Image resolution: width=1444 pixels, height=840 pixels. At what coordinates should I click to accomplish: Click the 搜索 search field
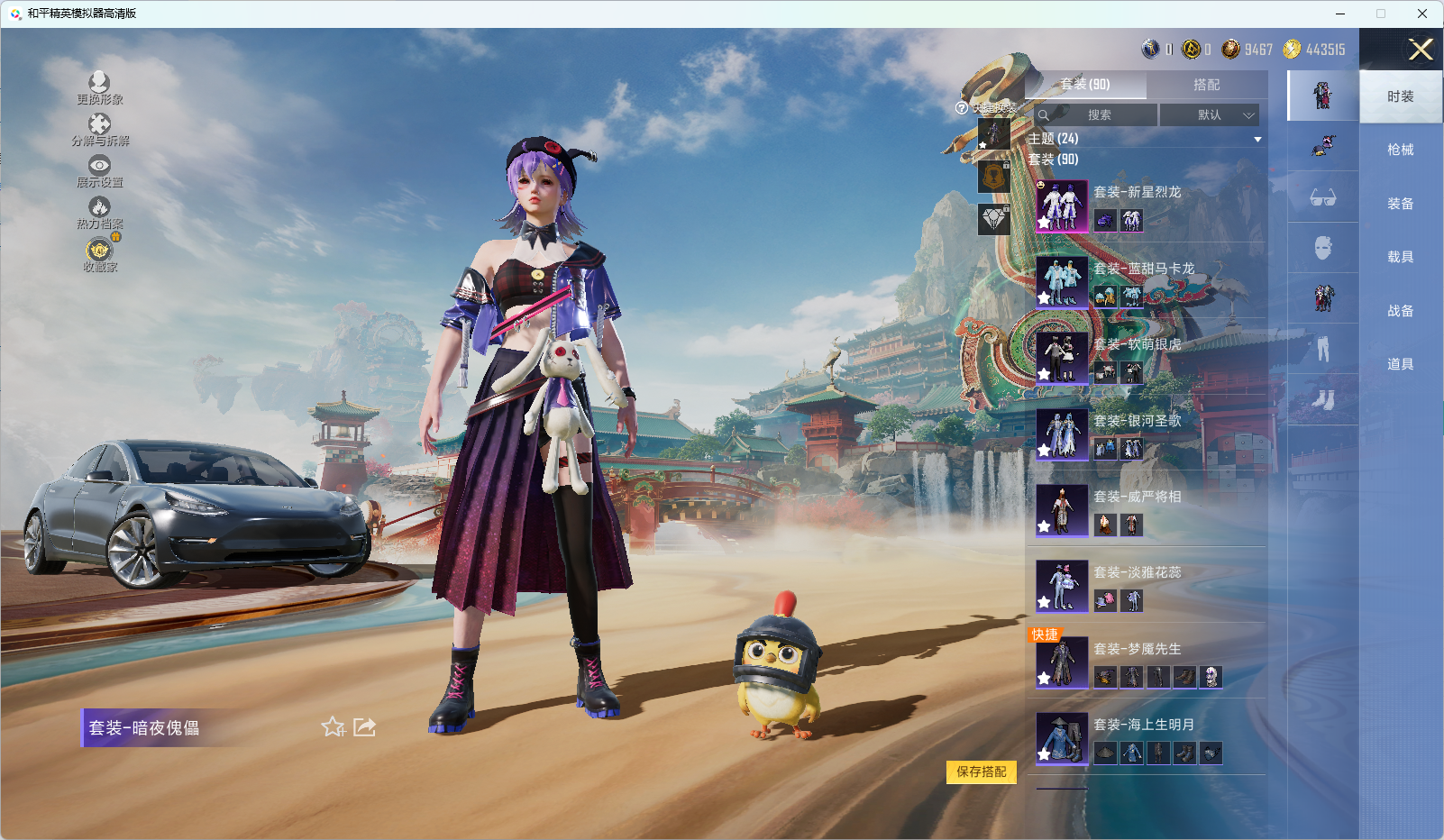(1098, 115)
